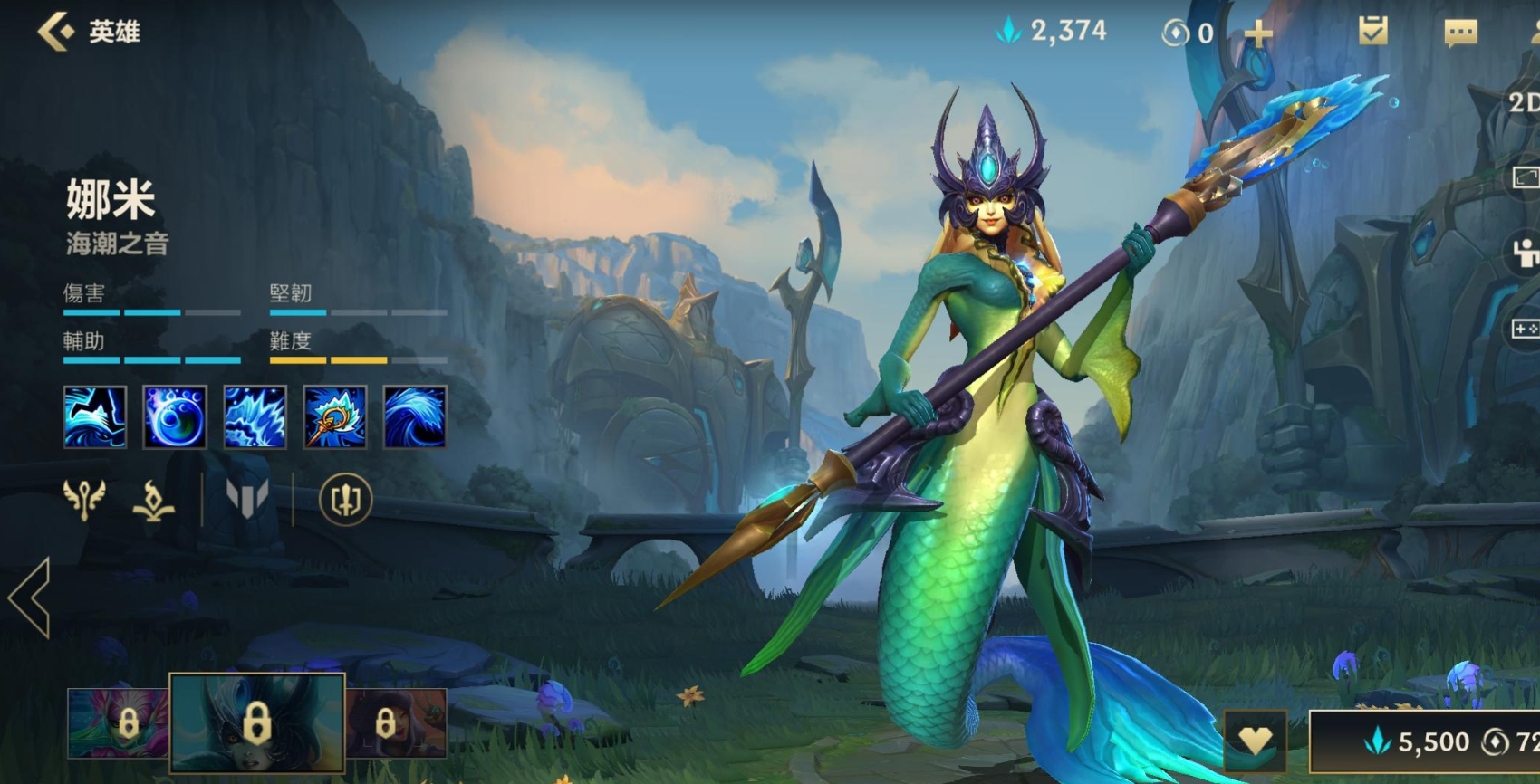Show Nami's passive ability icon

point(95,417)
